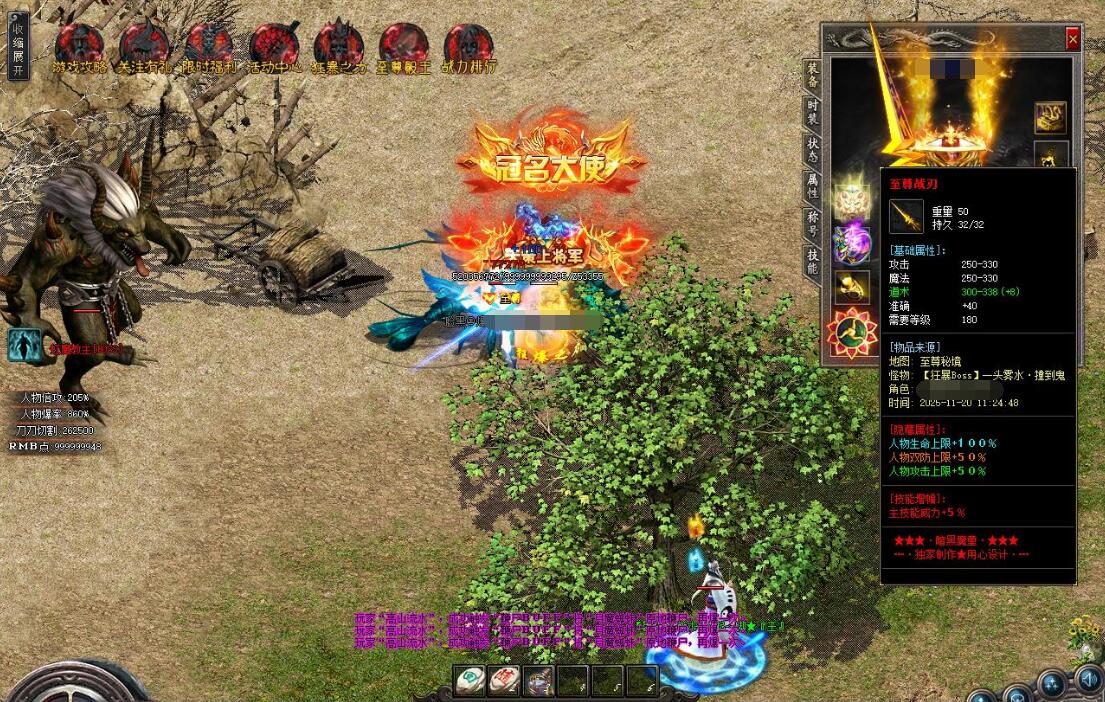Open the 属性 attributes tab
Viewport: 1105px width, 702px height.
click(813, 184)
